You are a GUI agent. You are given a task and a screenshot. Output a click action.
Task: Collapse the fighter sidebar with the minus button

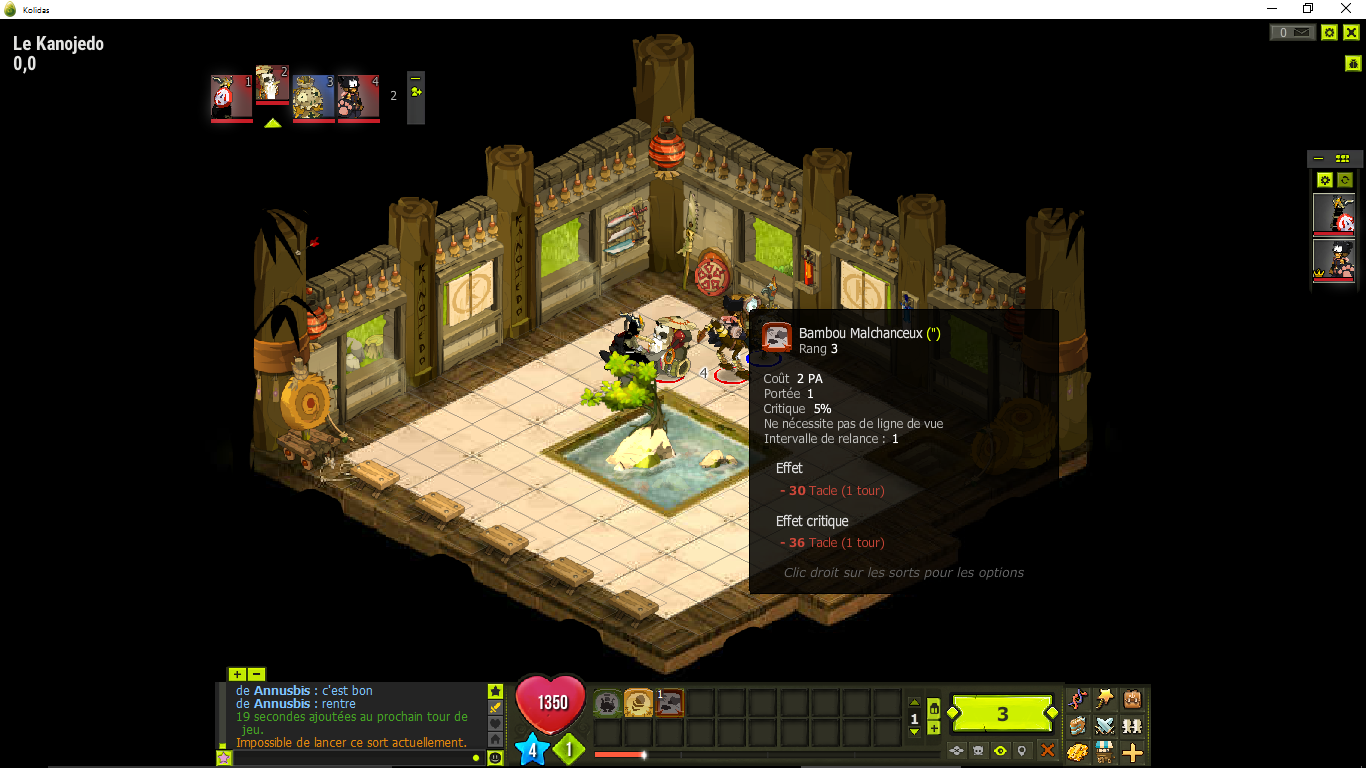tap(1319, 158)
